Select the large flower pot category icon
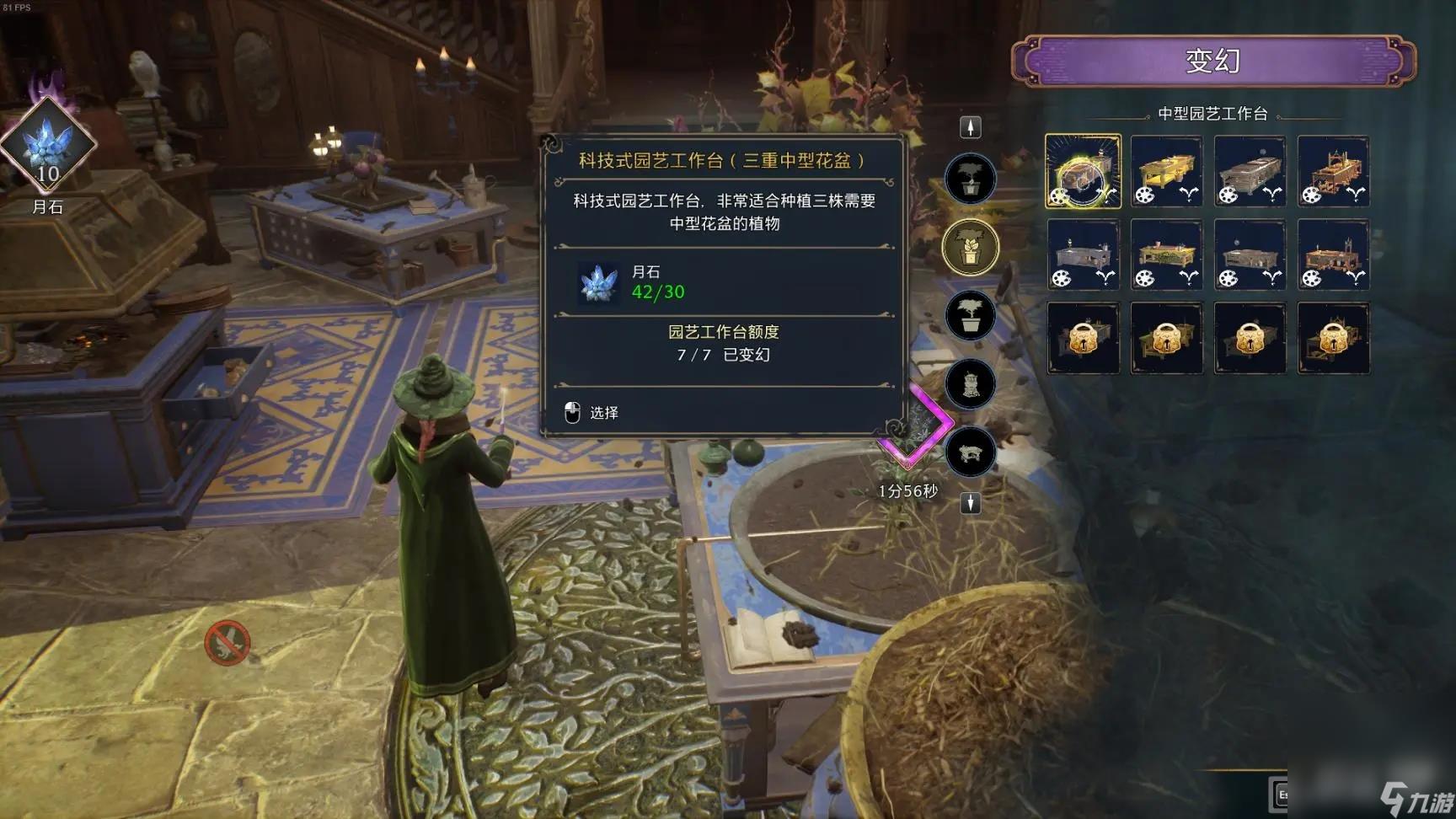 pyautogui.click(x=971, y=314)
